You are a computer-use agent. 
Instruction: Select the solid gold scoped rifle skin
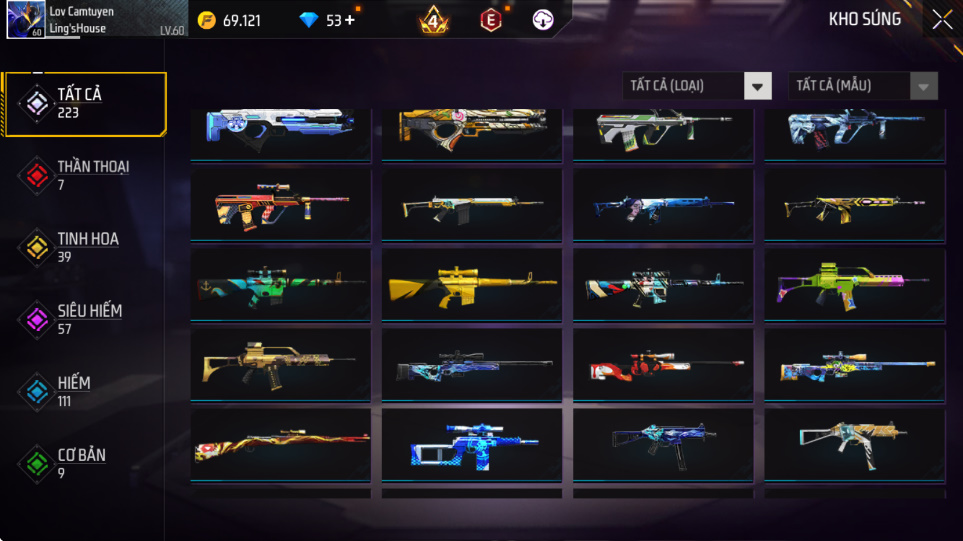tap(471, 285)
